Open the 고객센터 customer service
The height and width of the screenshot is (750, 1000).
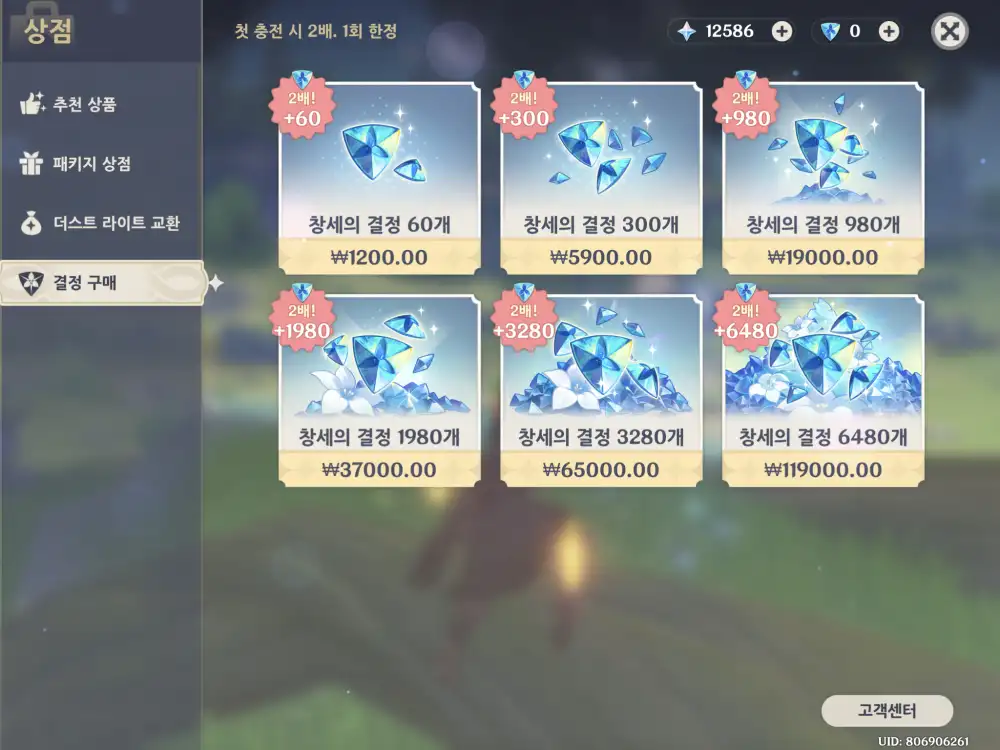click(x=887, y=711)
